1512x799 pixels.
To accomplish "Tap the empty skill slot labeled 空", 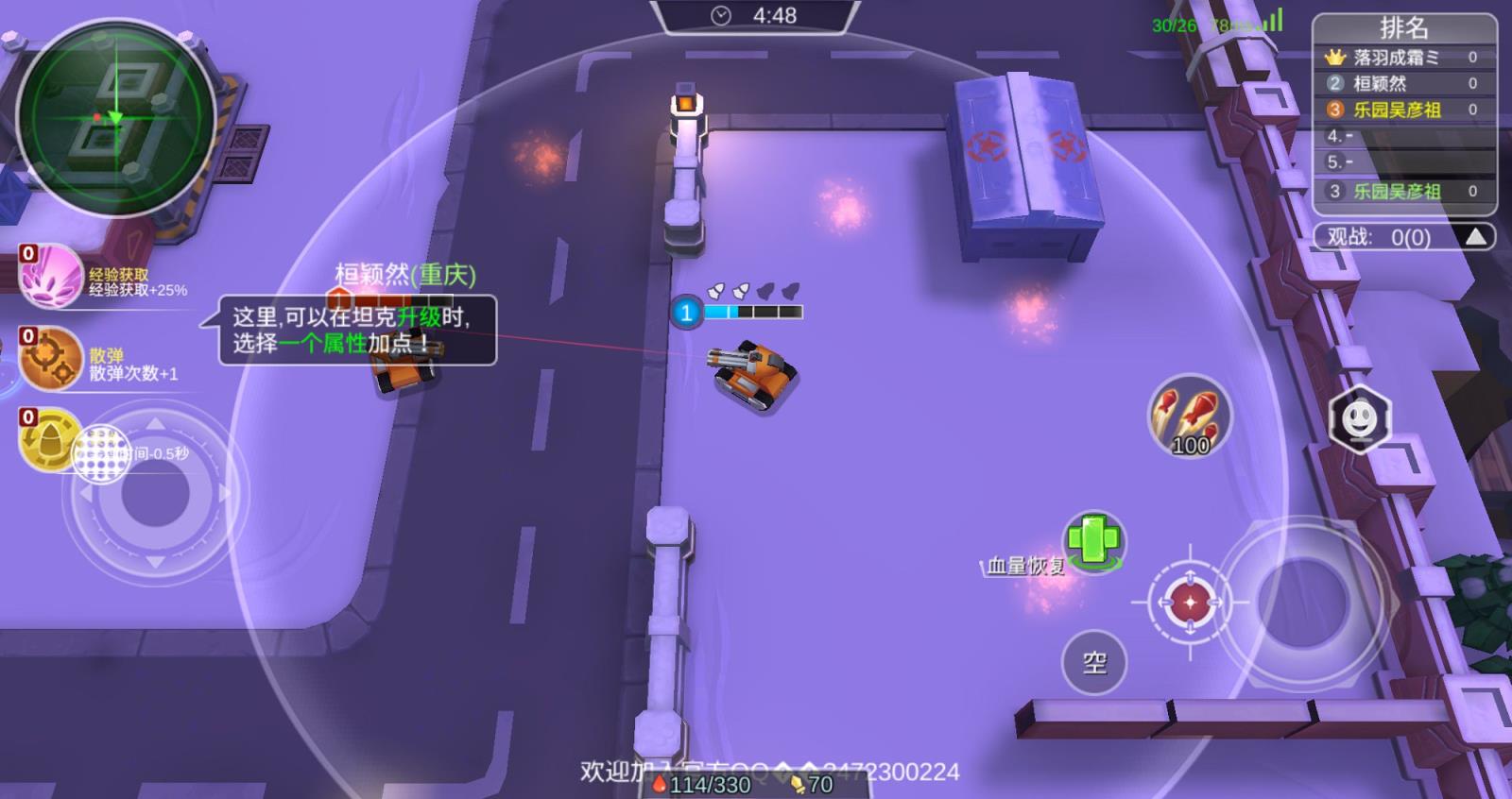I will (1094, 662).
